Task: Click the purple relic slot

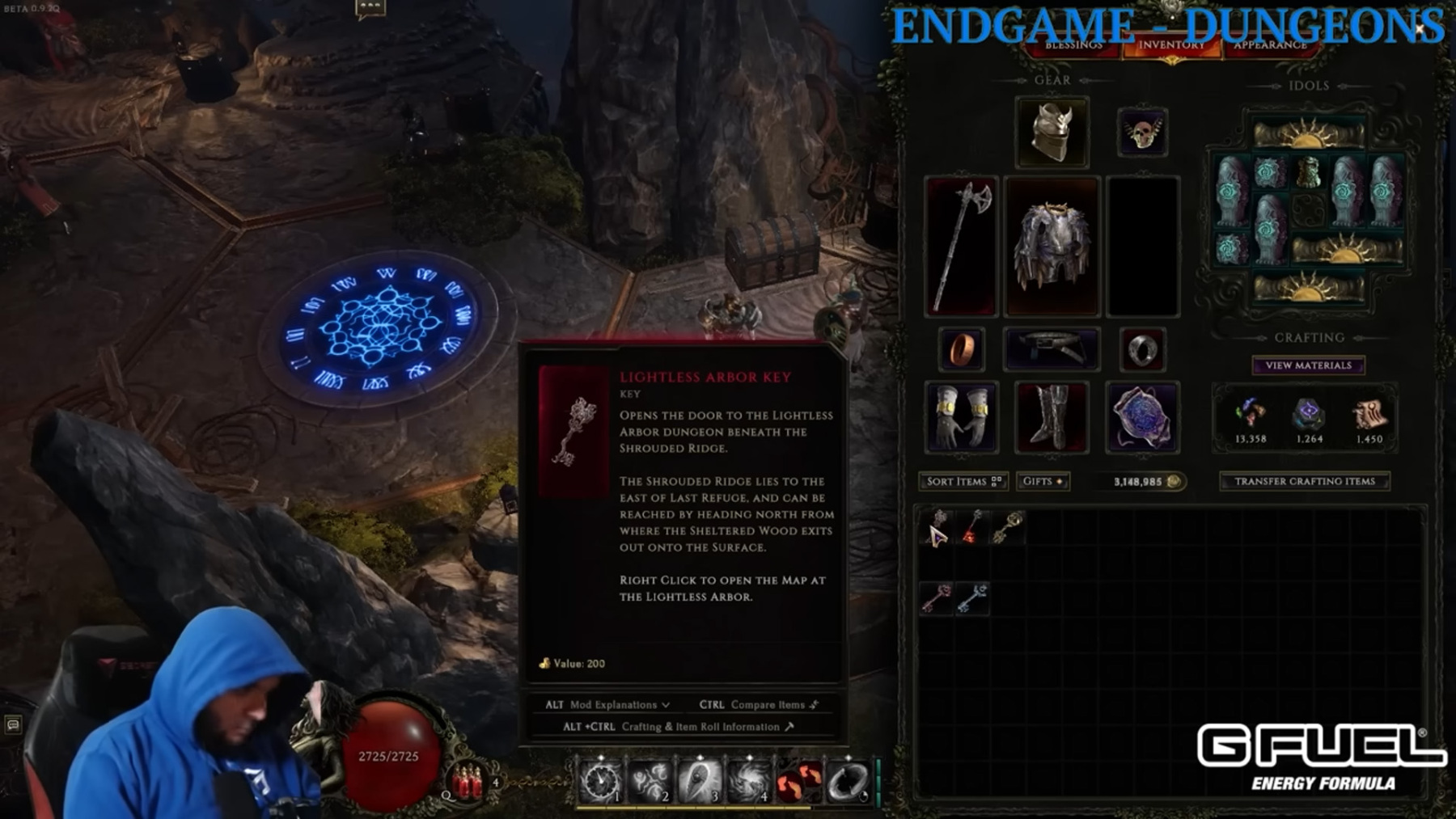Action: point(1142,417)
